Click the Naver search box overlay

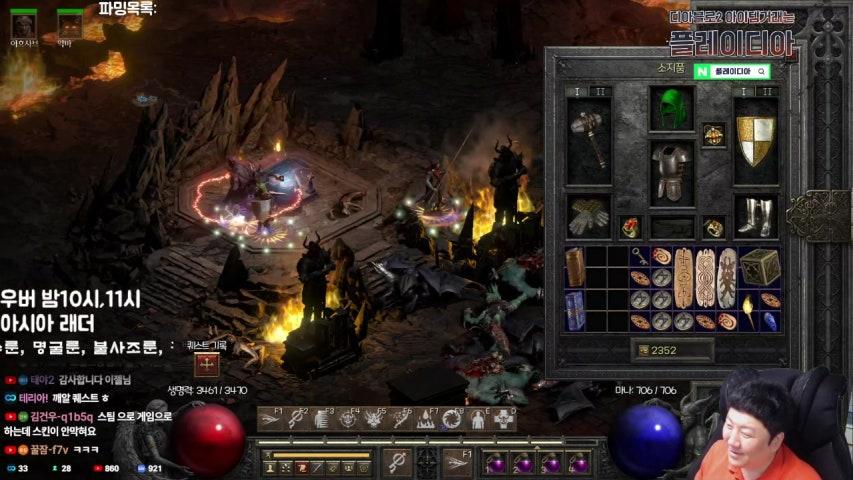(x=732, y=72)
